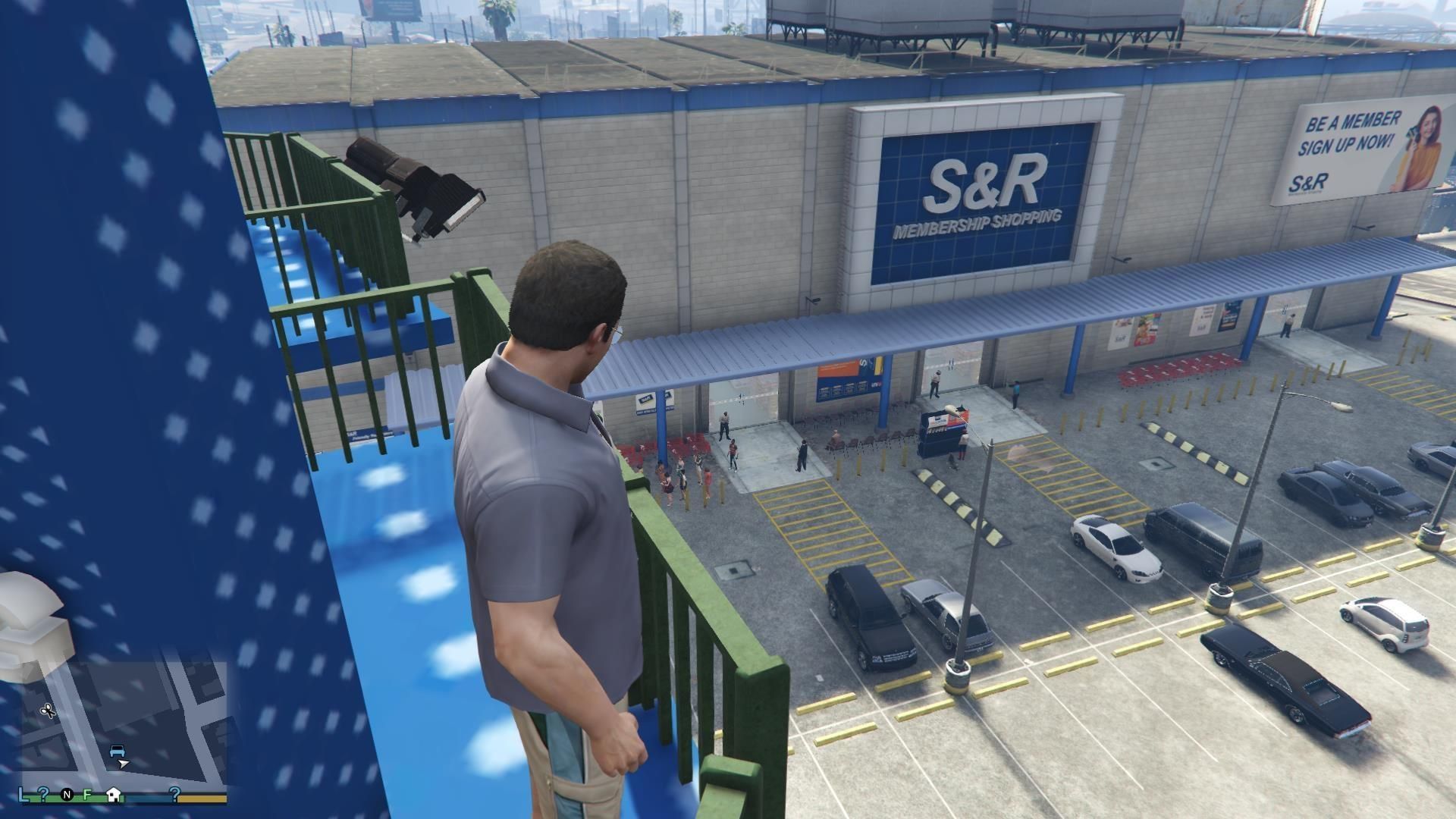Select the white house safehouse blip
Viewport: 1456px width, 819px height.
click(x=114, y=795)
